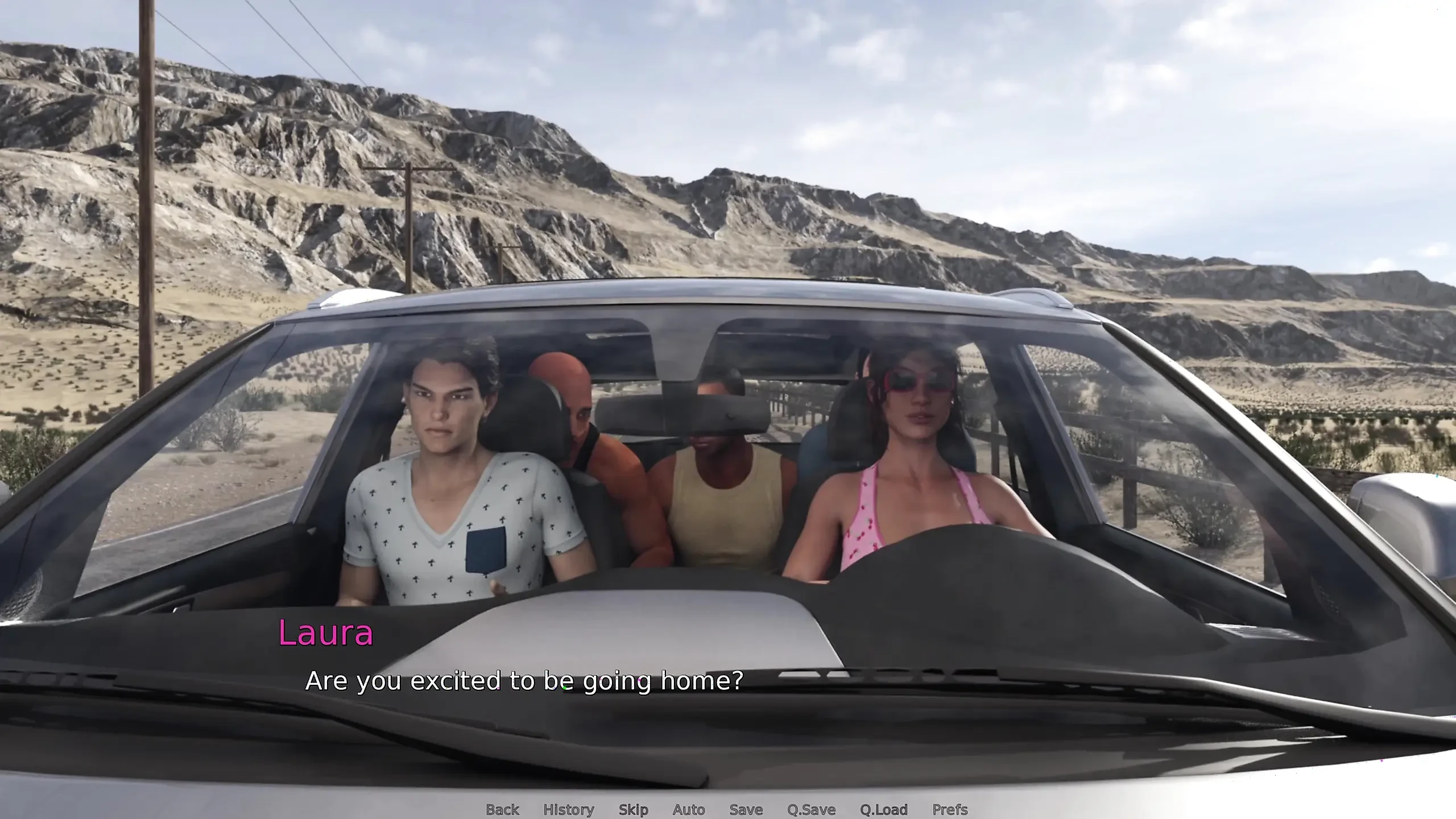Click Prefs at the bottom right
This screenshot has height=819, width=1456.
coord(946,810)
